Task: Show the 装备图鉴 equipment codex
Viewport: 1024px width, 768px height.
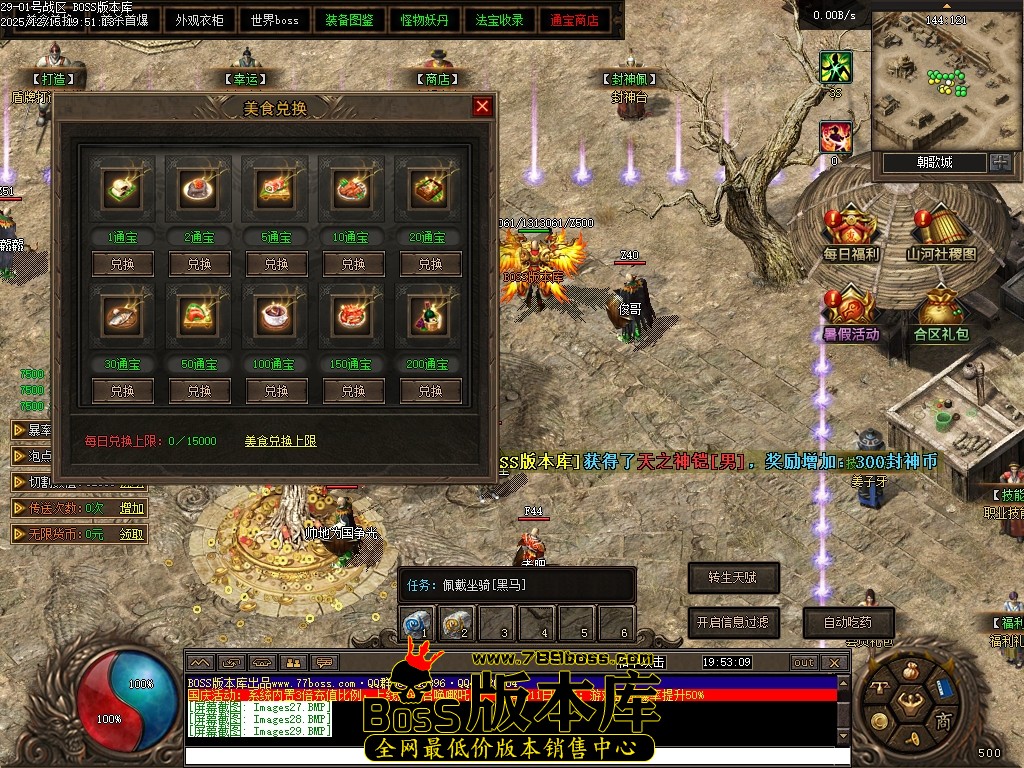Action: coord(350,20)
